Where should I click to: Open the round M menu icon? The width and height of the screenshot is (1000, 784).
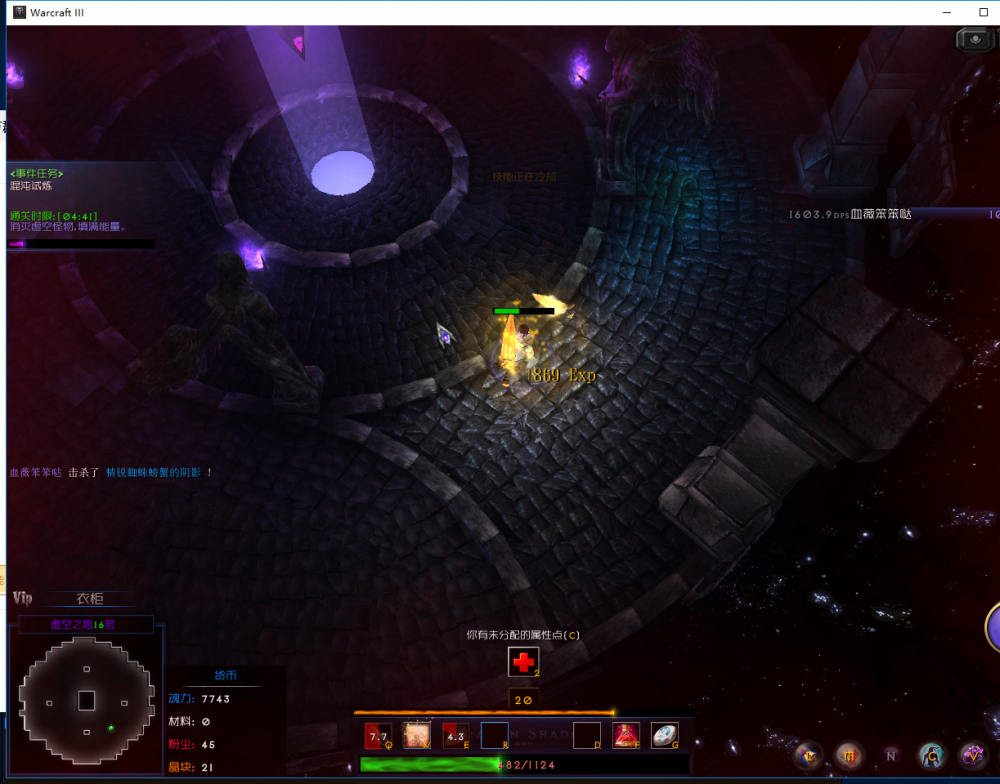point(850,756)
